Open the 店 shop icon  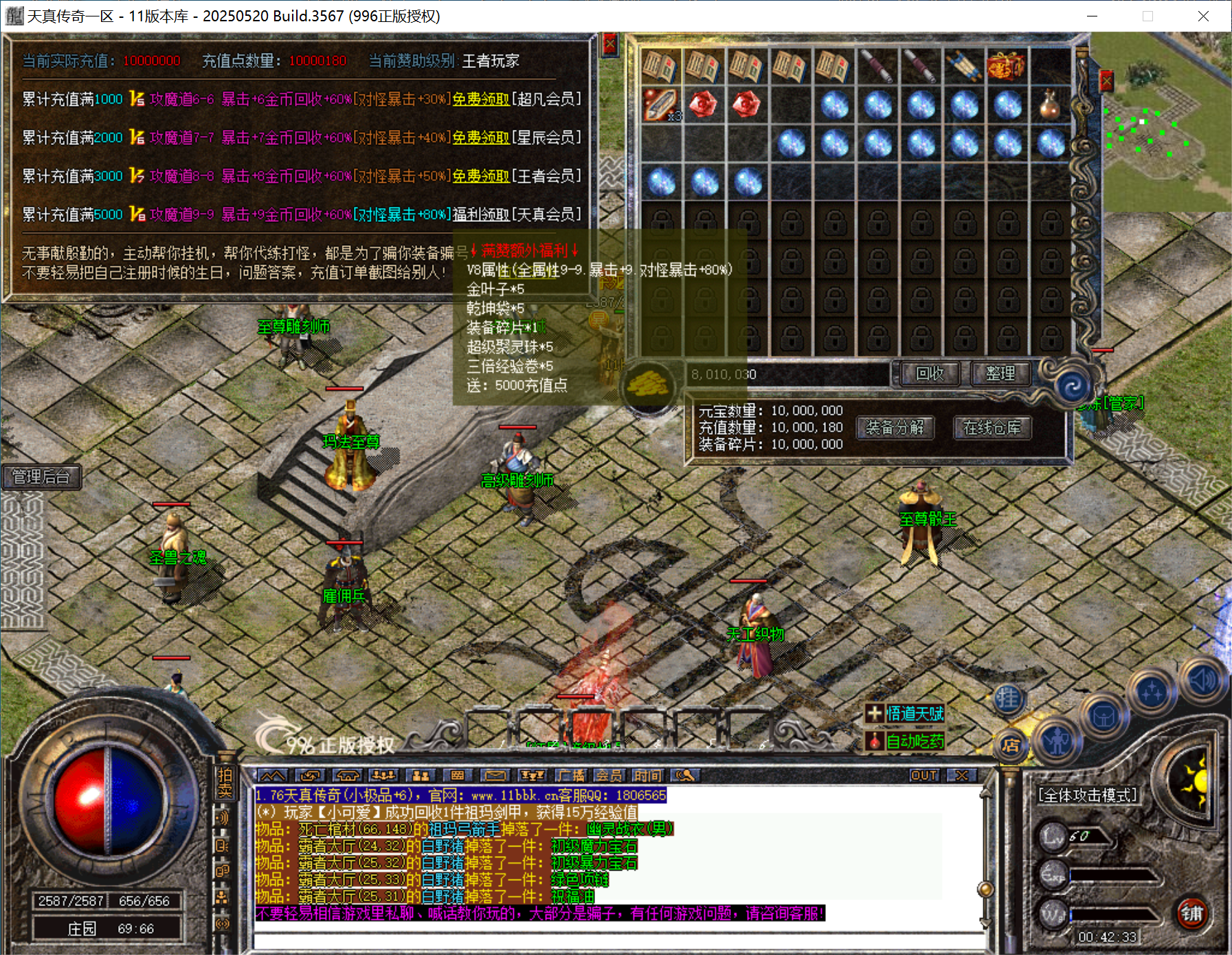pos(1010,745)
